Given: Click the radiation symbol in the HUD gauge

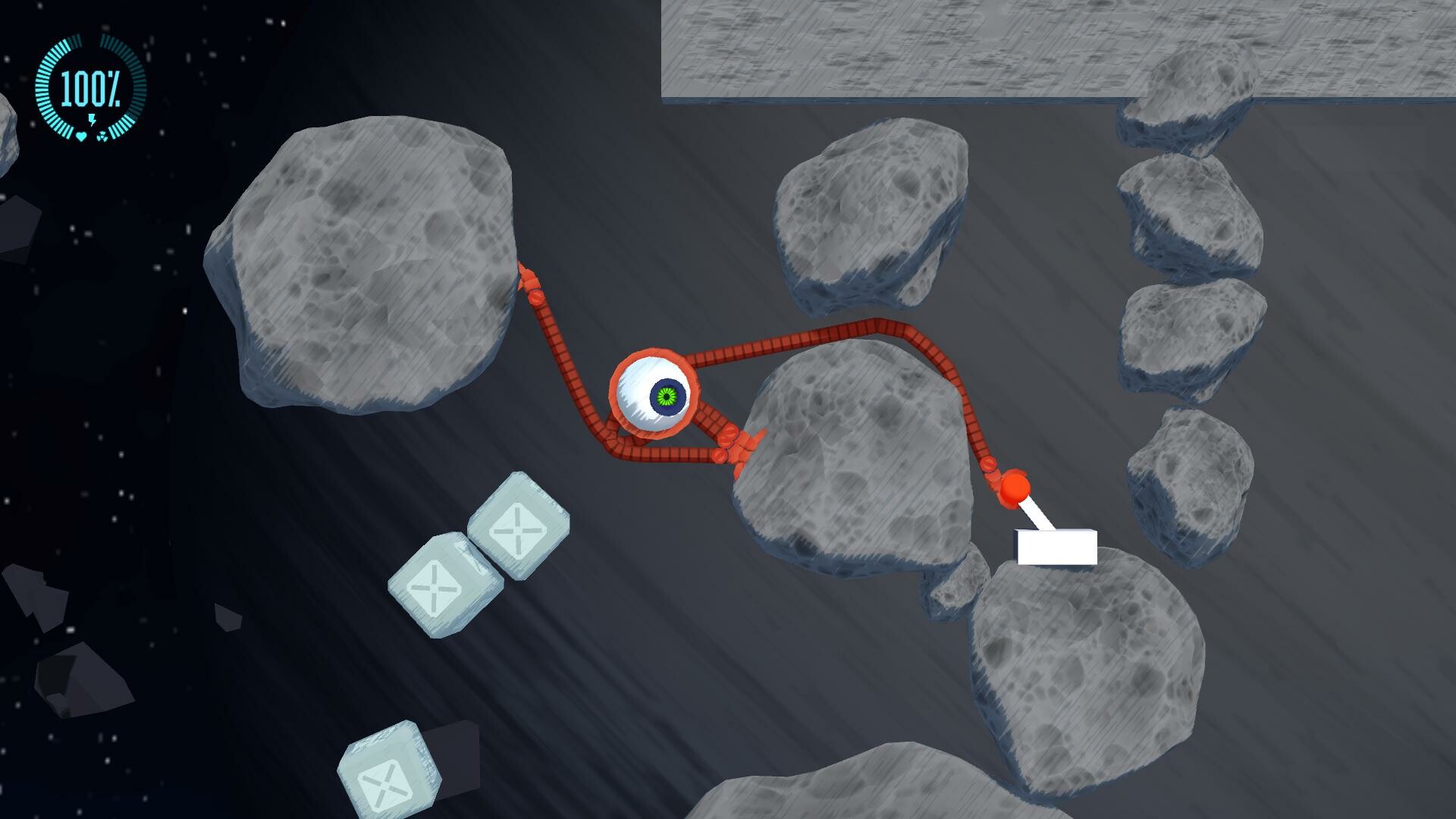Looking at the screenshot, I should tap(102, 137).
